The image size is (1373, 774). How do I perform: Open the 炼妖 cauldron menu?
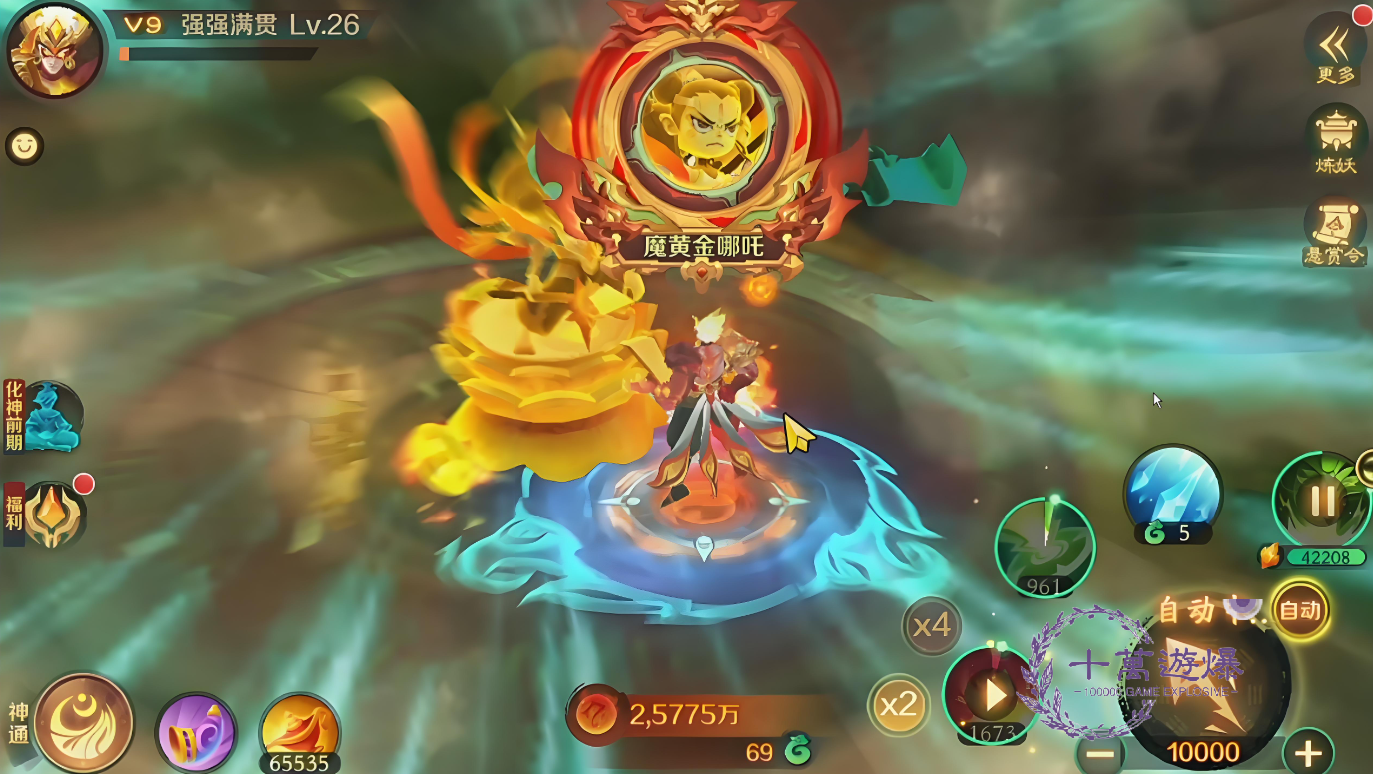pos(1335,138)
